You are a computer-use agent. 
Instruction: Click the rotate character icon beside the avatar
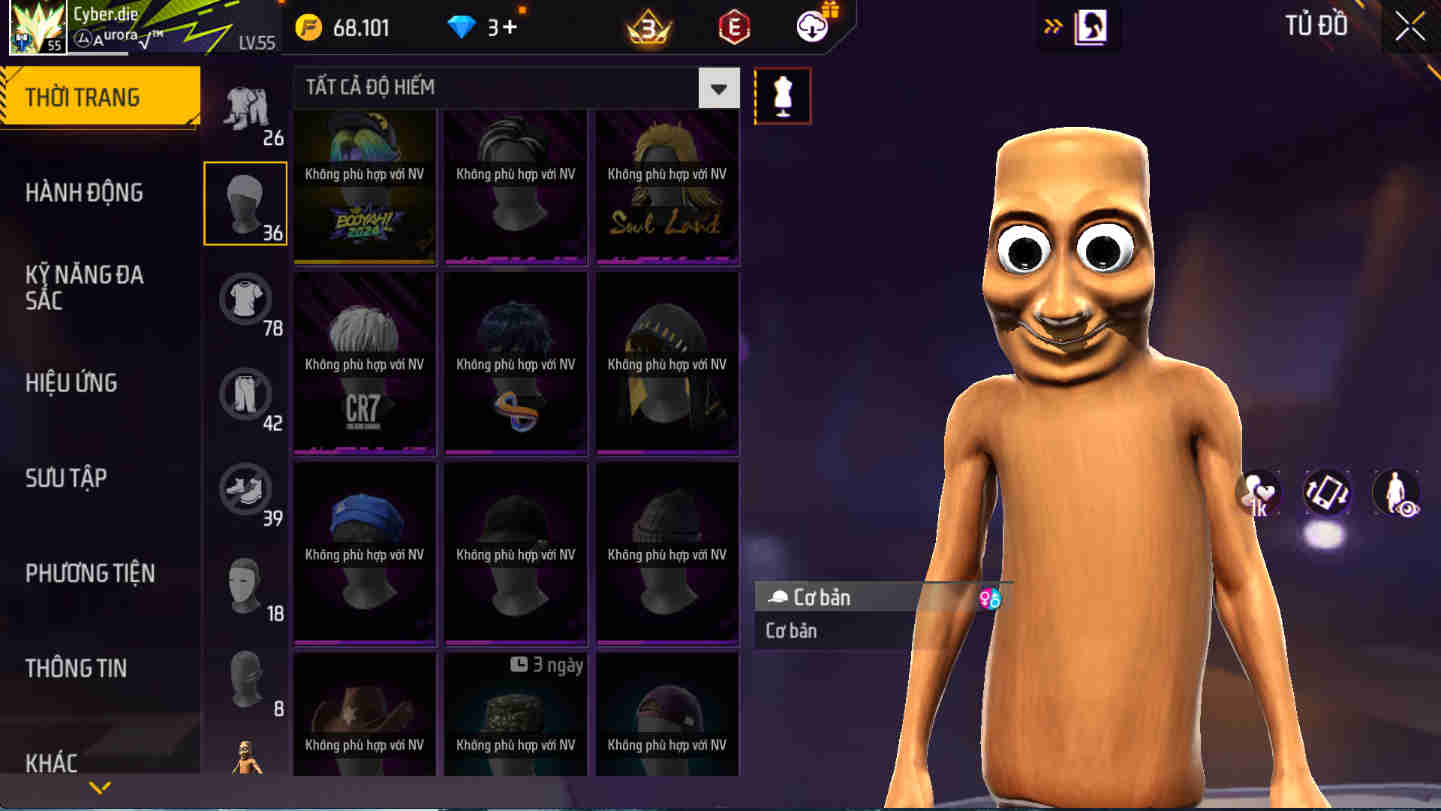[1328, 492]
